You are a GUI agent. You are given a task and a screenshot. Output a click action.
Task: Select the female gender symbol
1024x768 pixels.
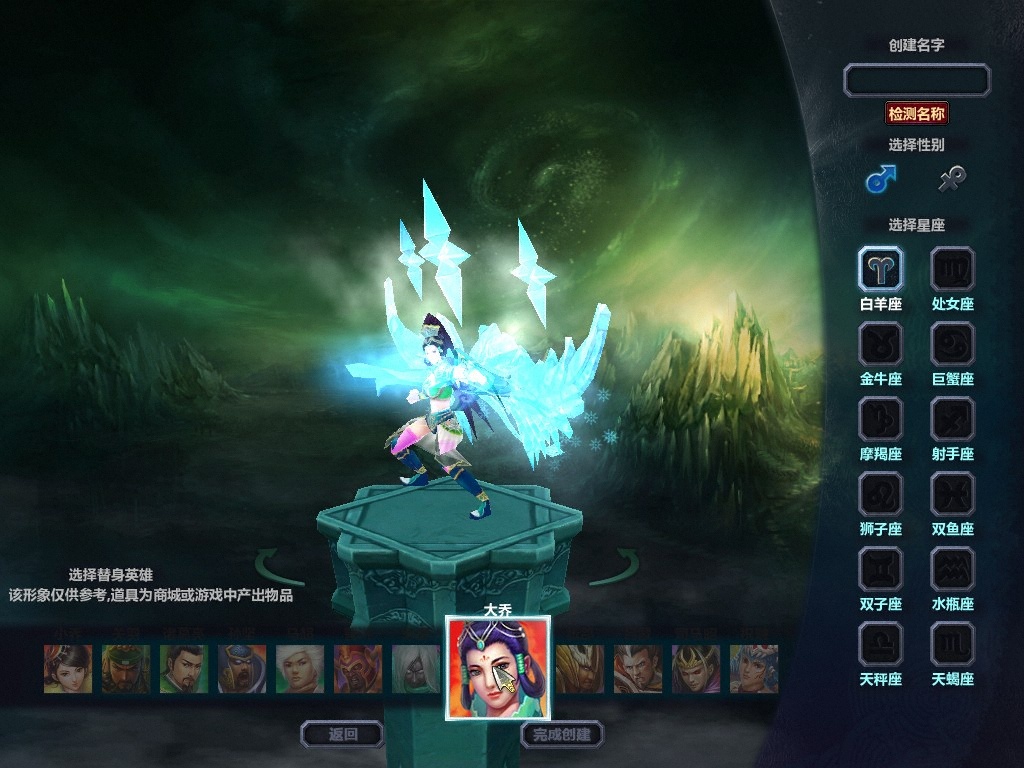point(951,180)
